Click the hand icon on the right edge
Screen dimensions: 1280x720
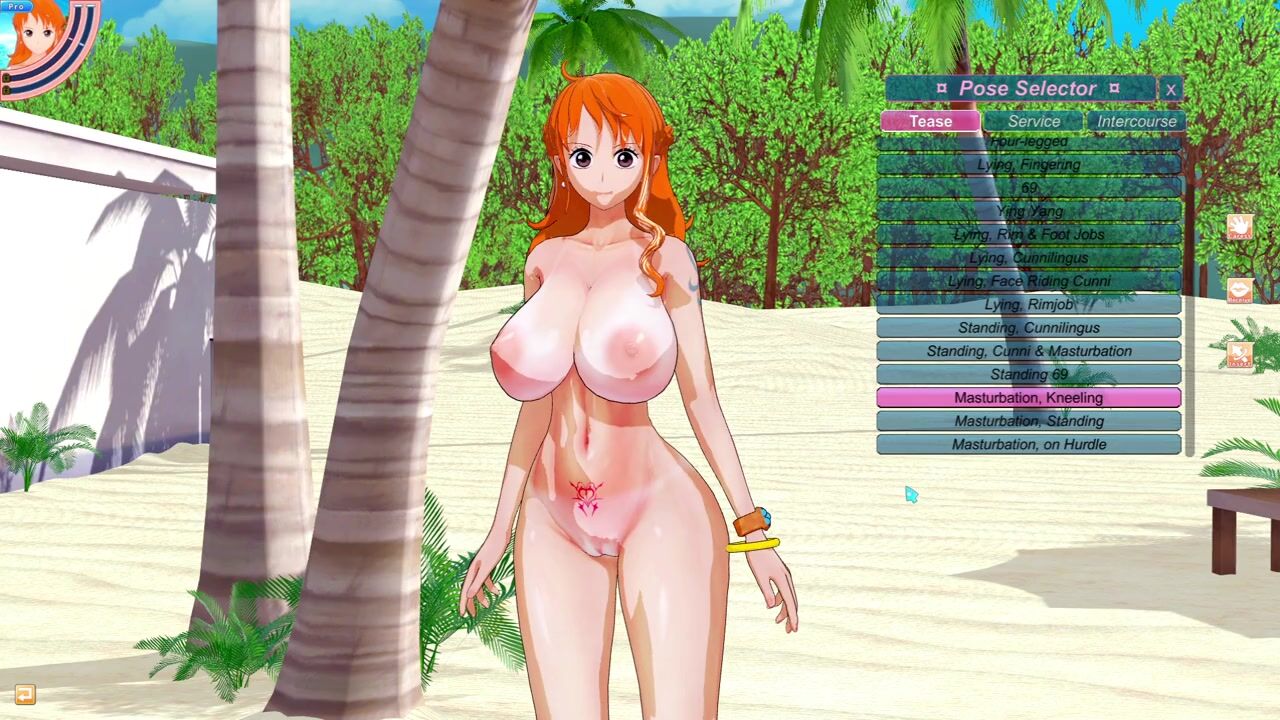(x=1239, y=227)
